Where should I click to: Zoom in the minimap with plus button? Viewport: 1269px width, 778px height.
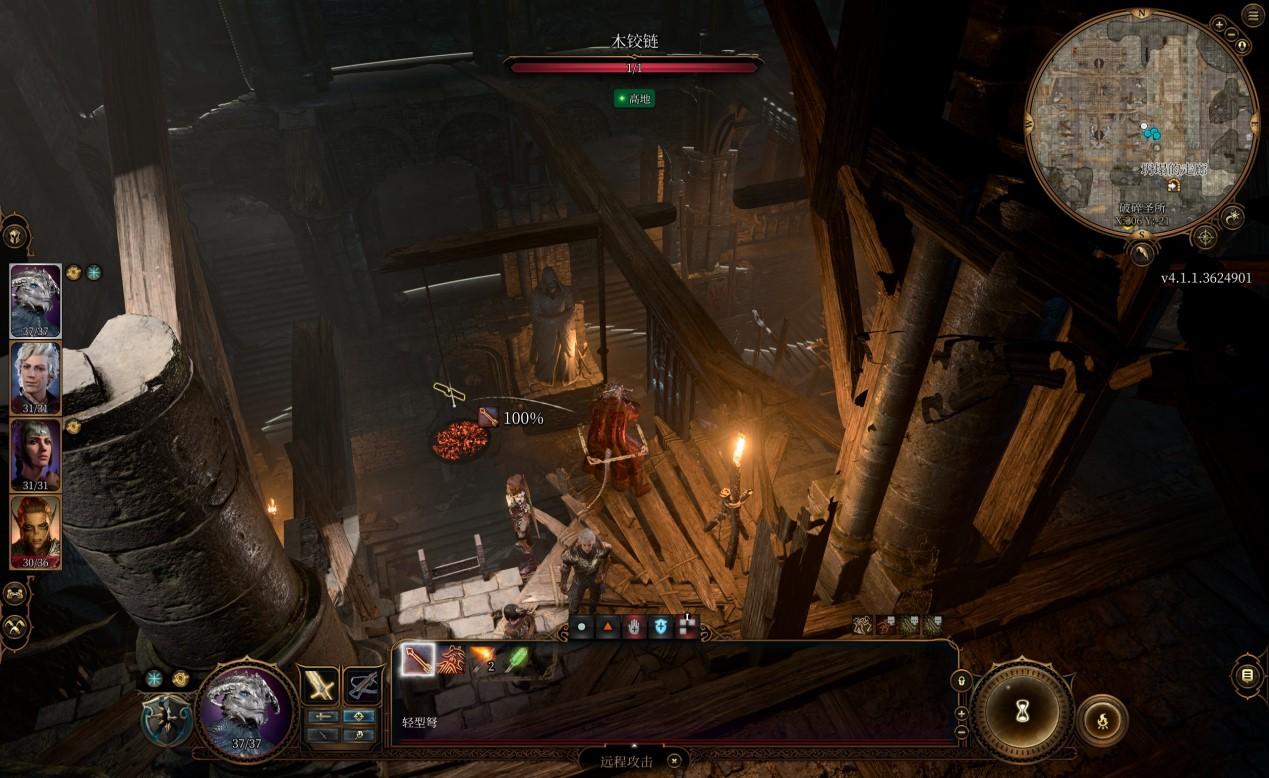(x=1219, y=22)
